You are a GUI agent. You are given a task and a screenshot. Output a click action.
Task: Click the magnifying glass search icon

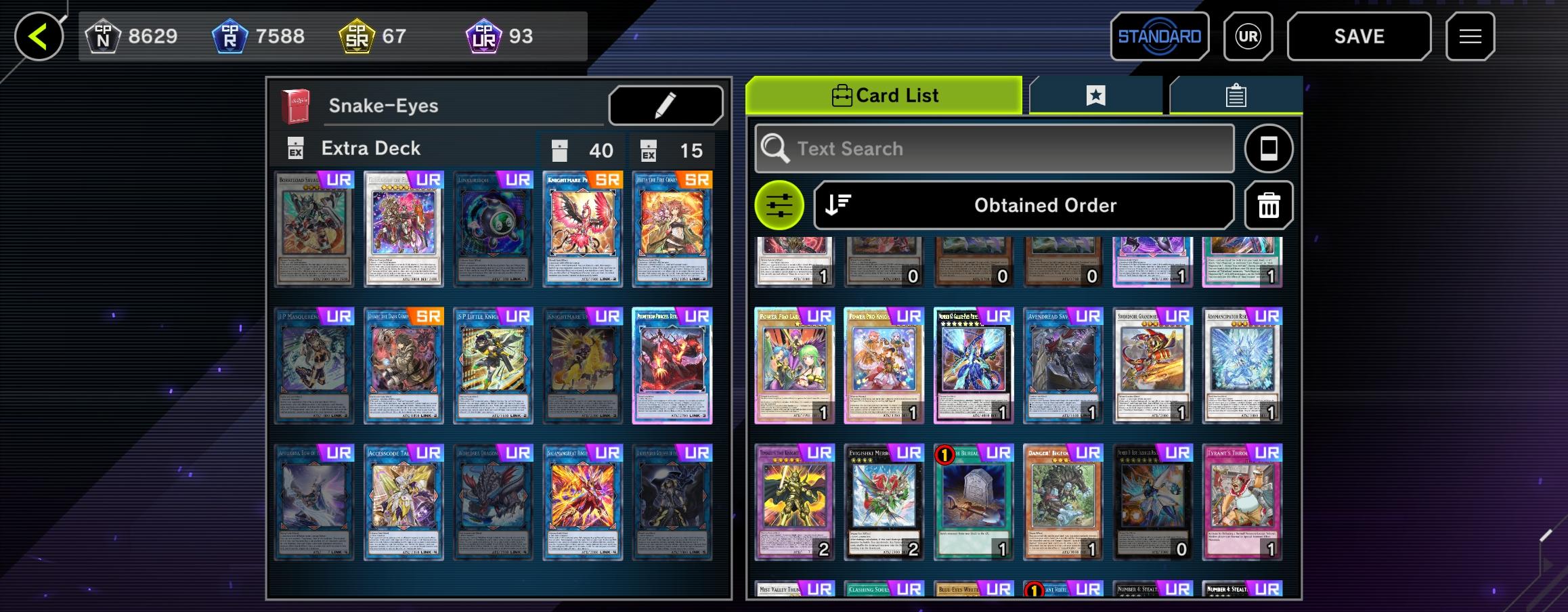tap(776, 148)
